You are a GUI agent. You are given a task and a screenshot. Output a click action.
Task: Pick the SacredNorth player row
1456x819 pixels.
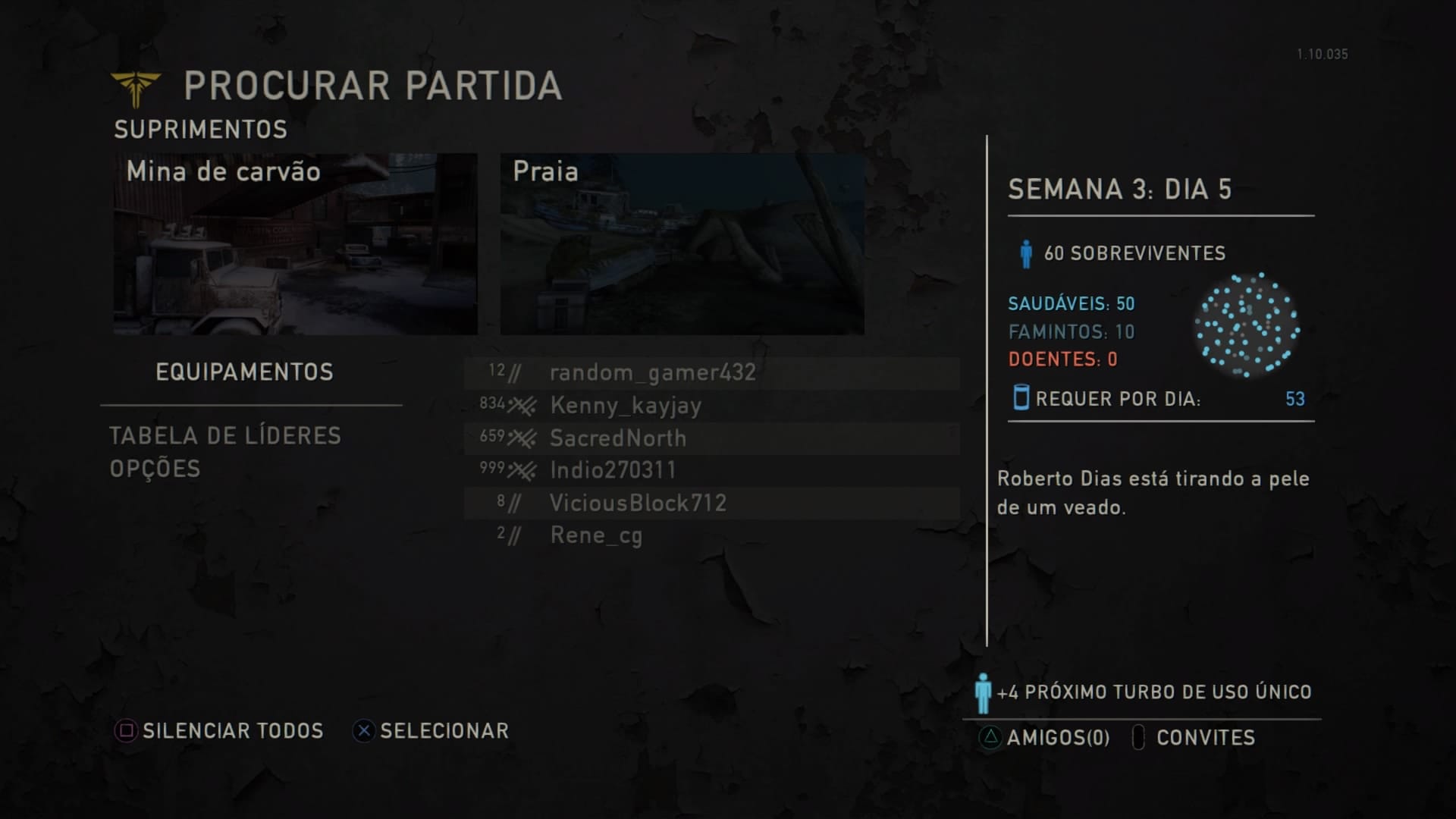tap(618, 438)
